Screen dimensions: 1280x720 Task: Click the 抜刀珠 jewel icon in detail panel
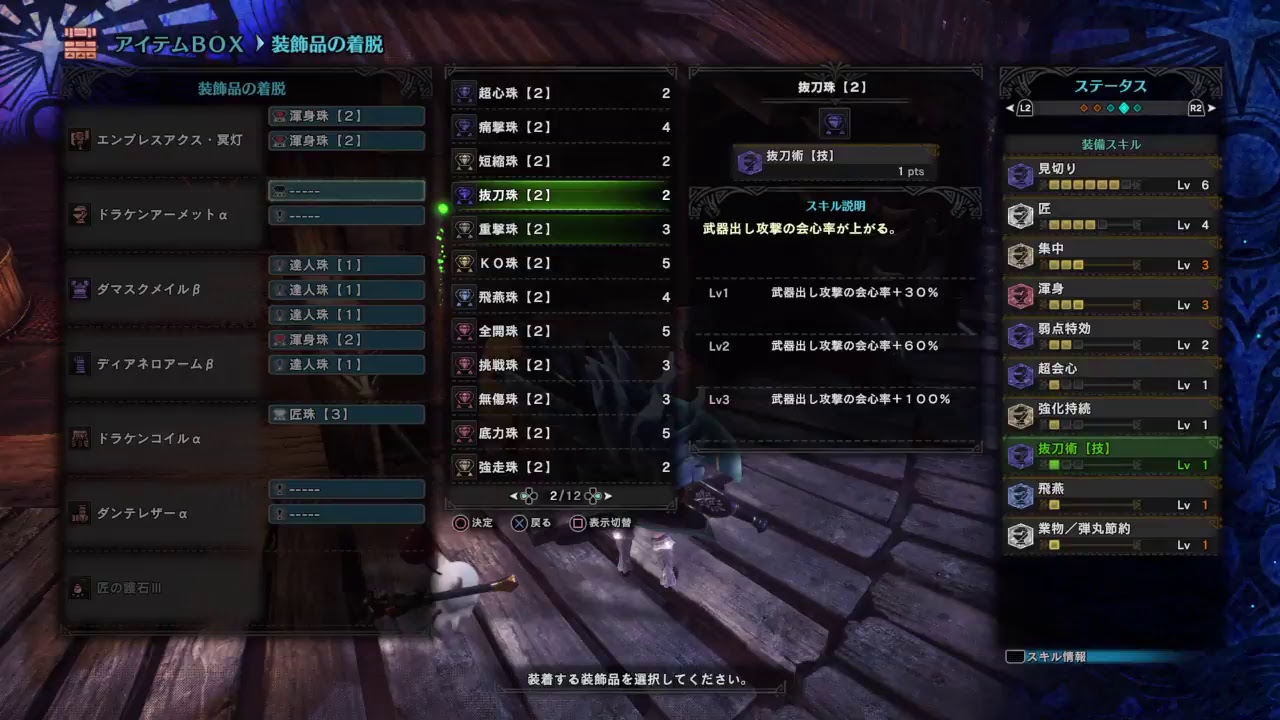[833, 123]
